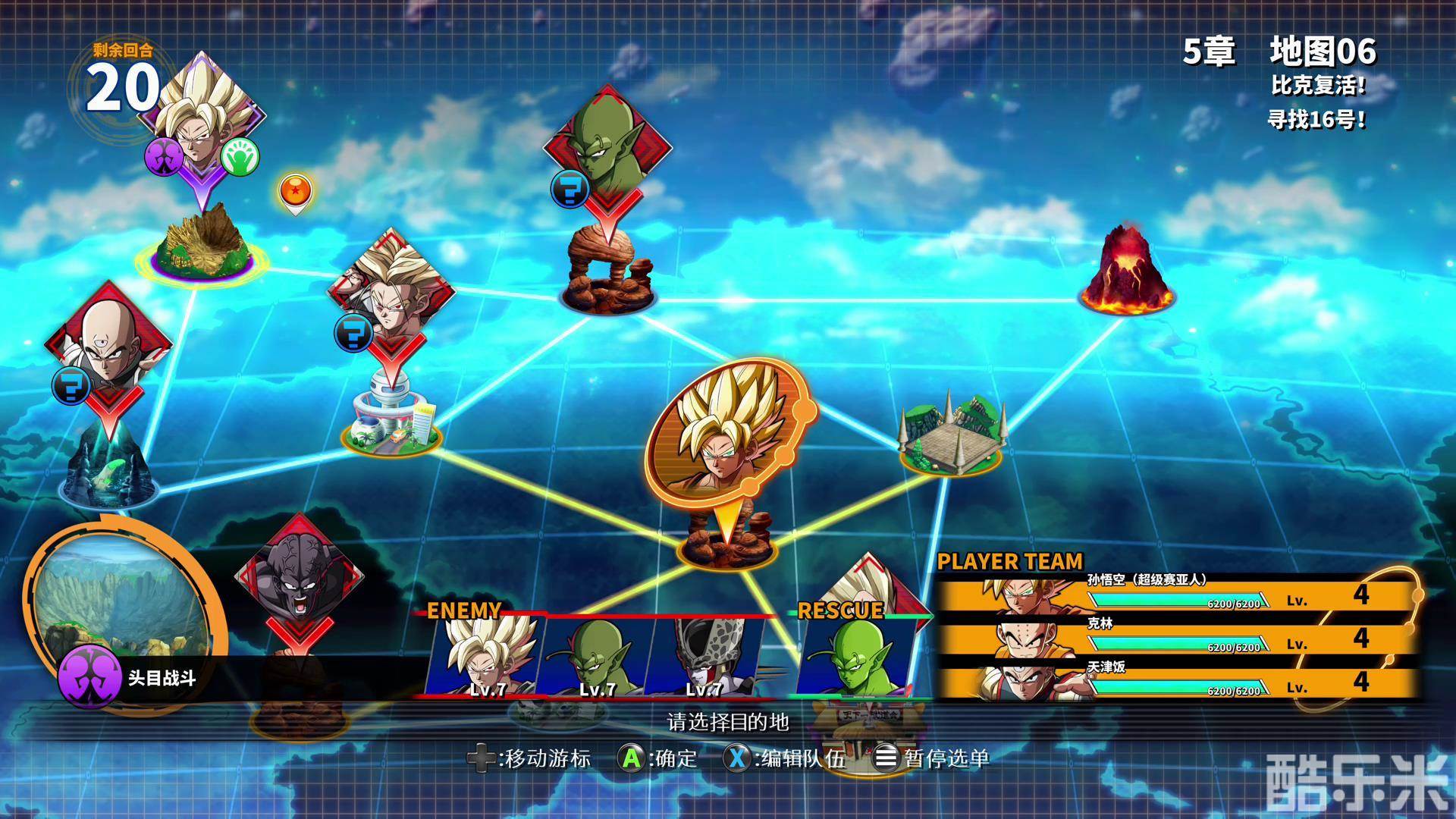Image resolution: width=1456 pixels, height=819 pixels.
Task: Select the Tien row in Player Team
Action: pyautogui.click(x=1175, y=682)
